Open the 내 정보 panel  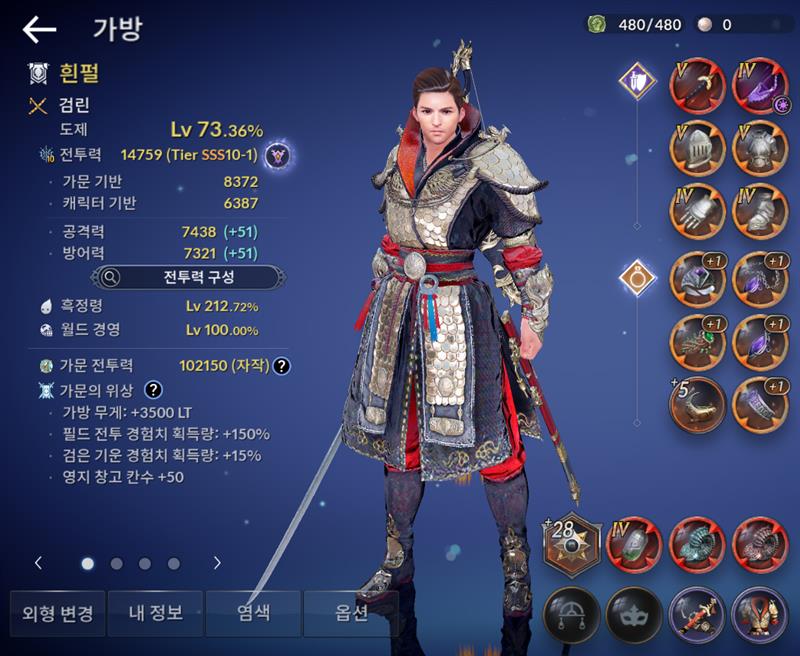(x=155, y=613)
